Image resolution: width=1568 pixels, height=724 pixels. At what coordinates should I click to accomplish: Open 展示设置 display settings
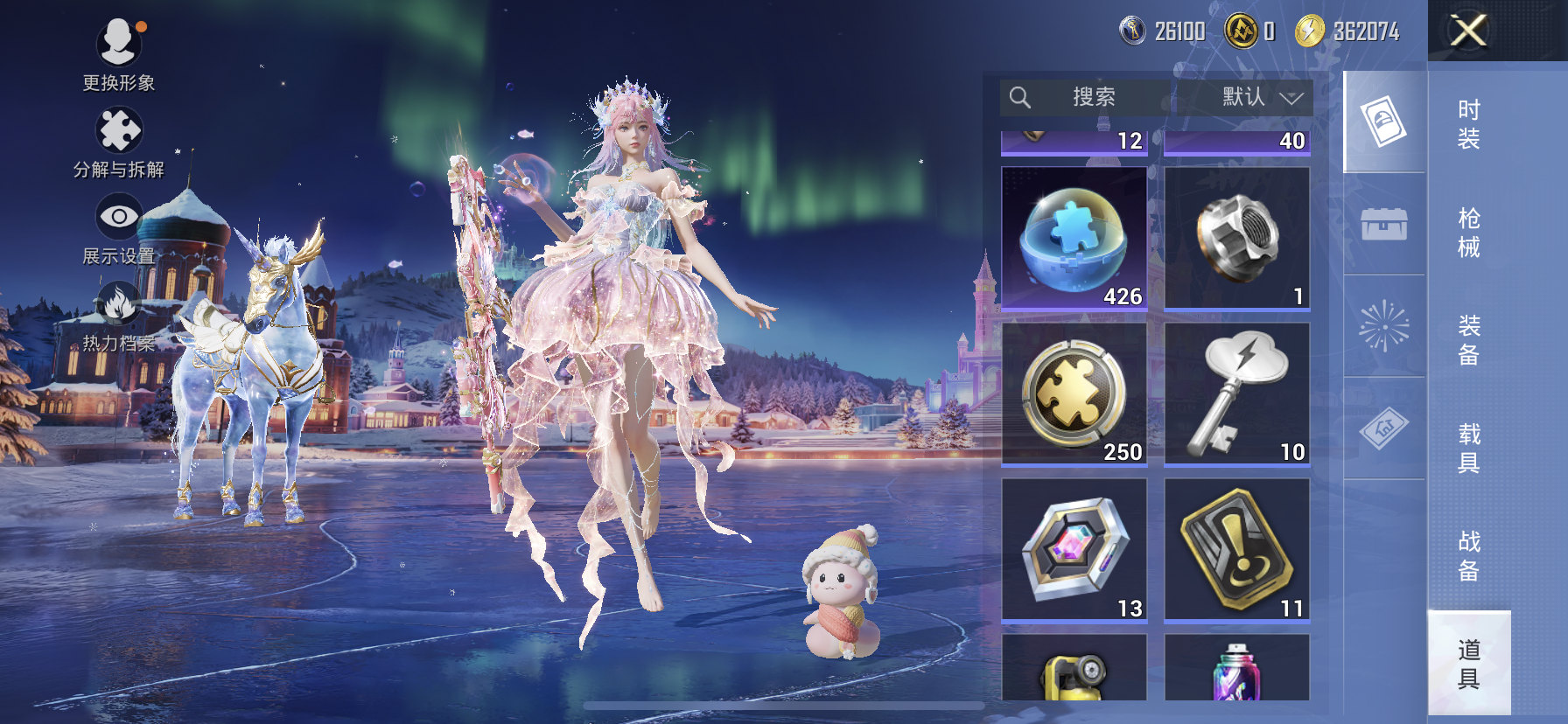pos(118,229)
